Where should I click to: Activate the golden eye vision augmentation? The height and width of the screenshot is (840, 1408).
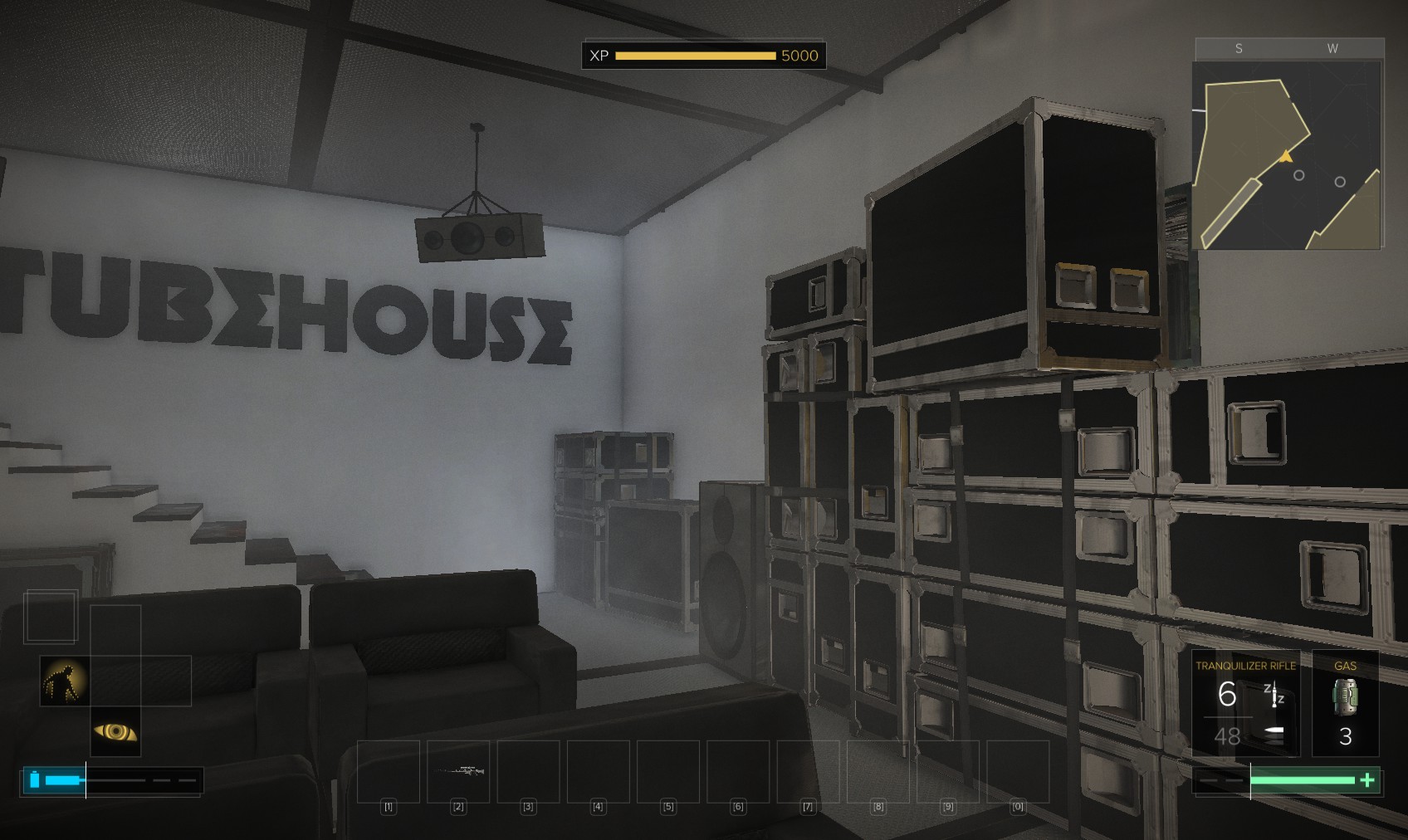pos(115,731)
